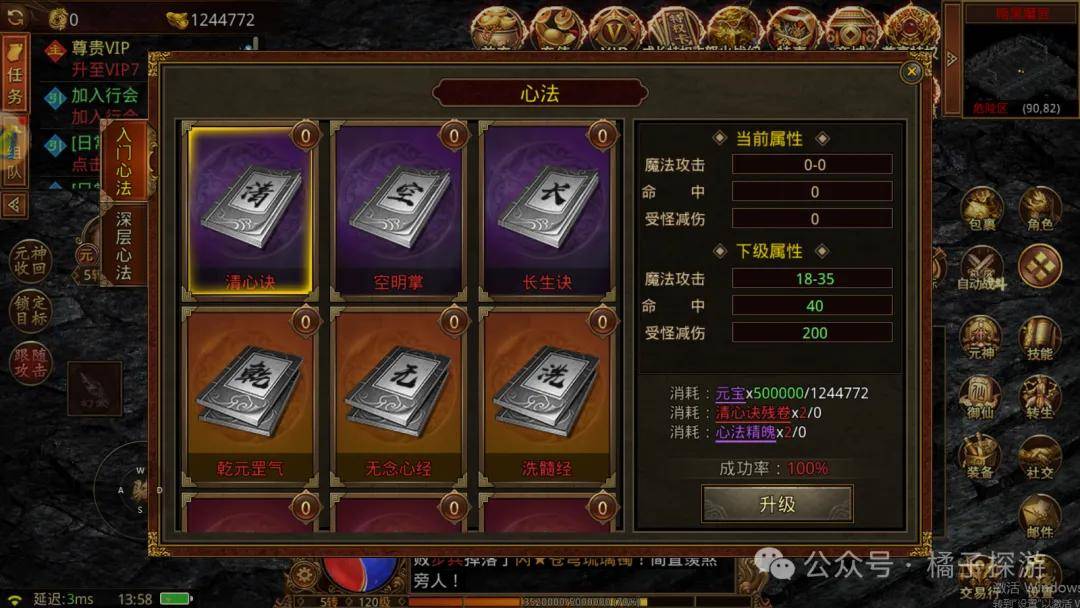
Task: Select the 无念心经 manual
Action: (398, 397)
